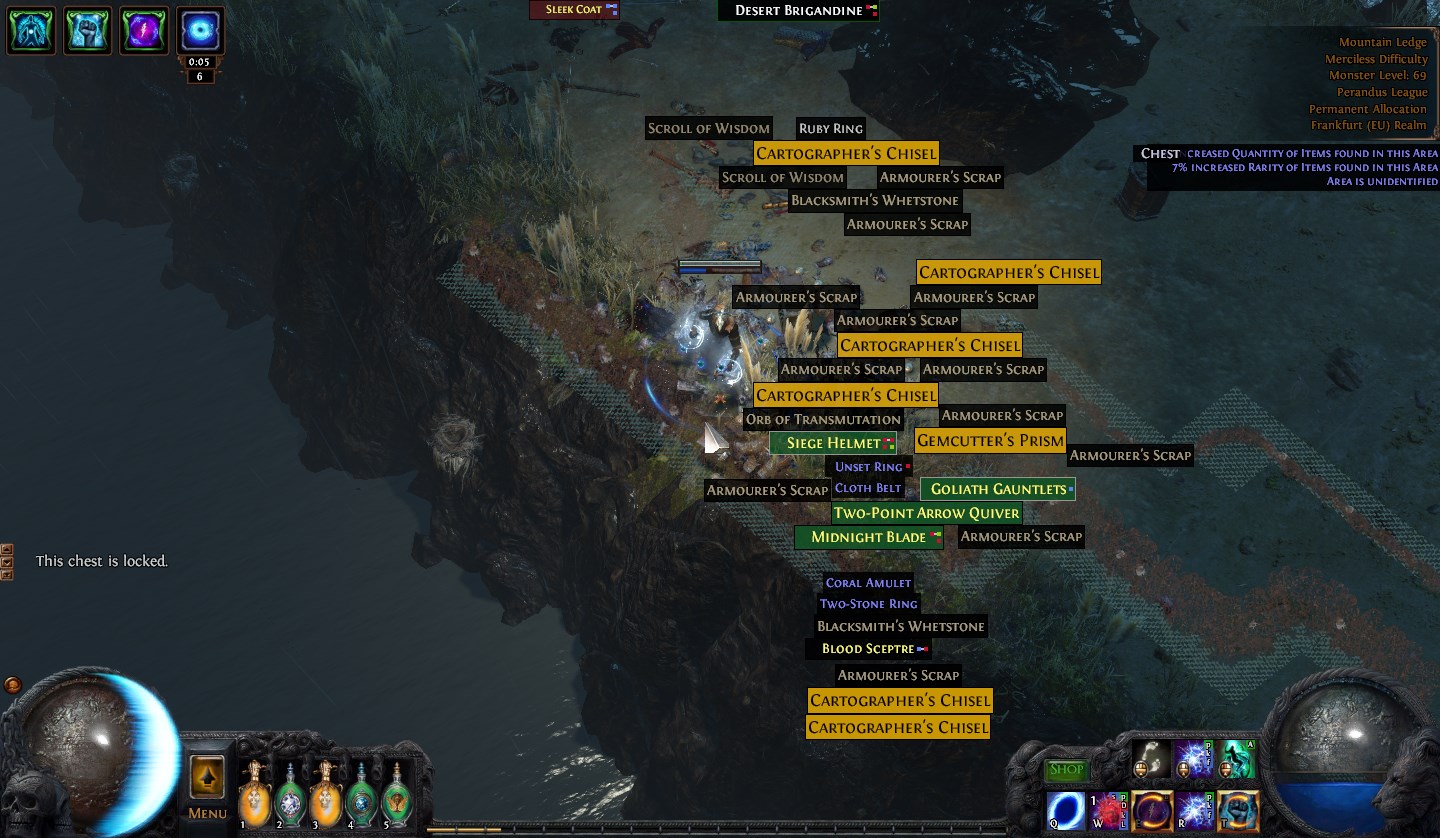Pick up the Gemcutter's Prism label
The height and width of the screenshot is (838, 1440).
point(990,441)
